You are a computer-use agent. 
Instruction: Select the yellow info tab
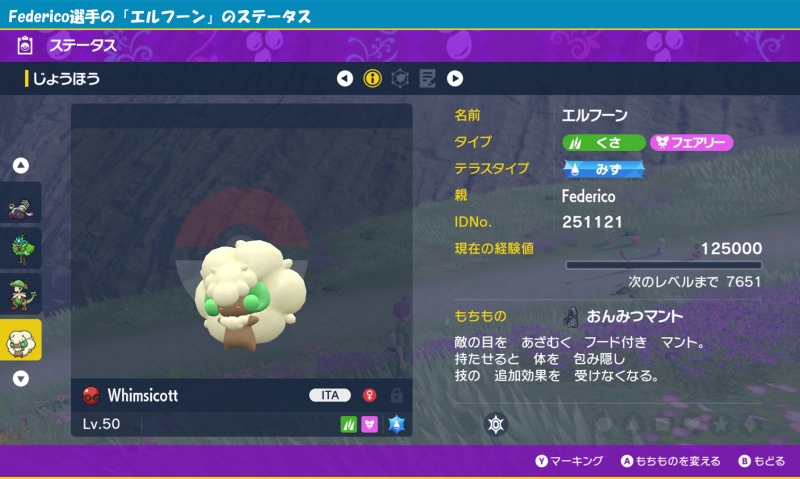(373, 78)
